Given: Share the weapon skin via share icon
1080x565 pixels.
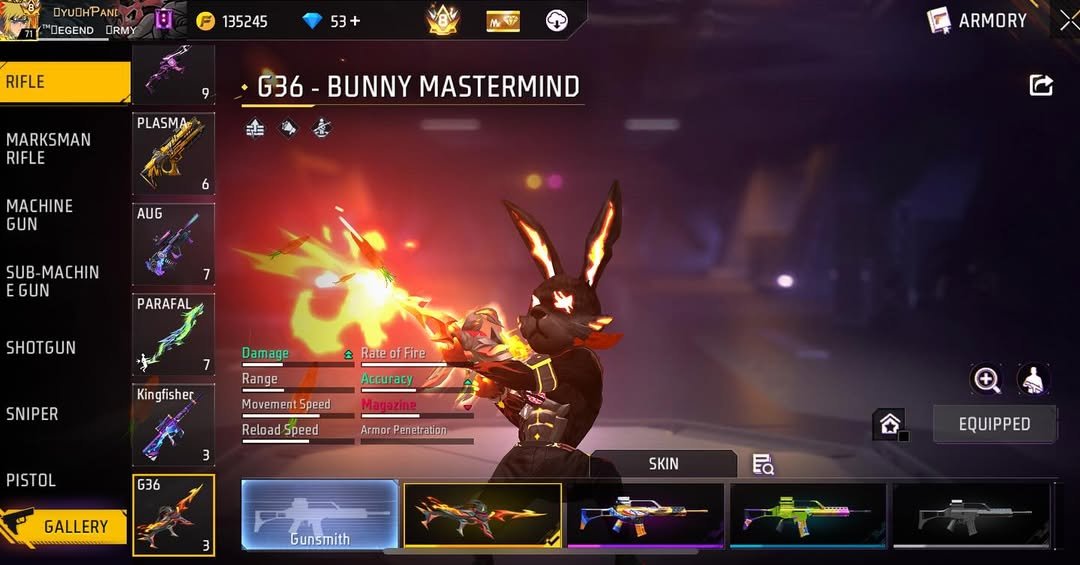Looking at the screenshot, I should pos(1041,86).
